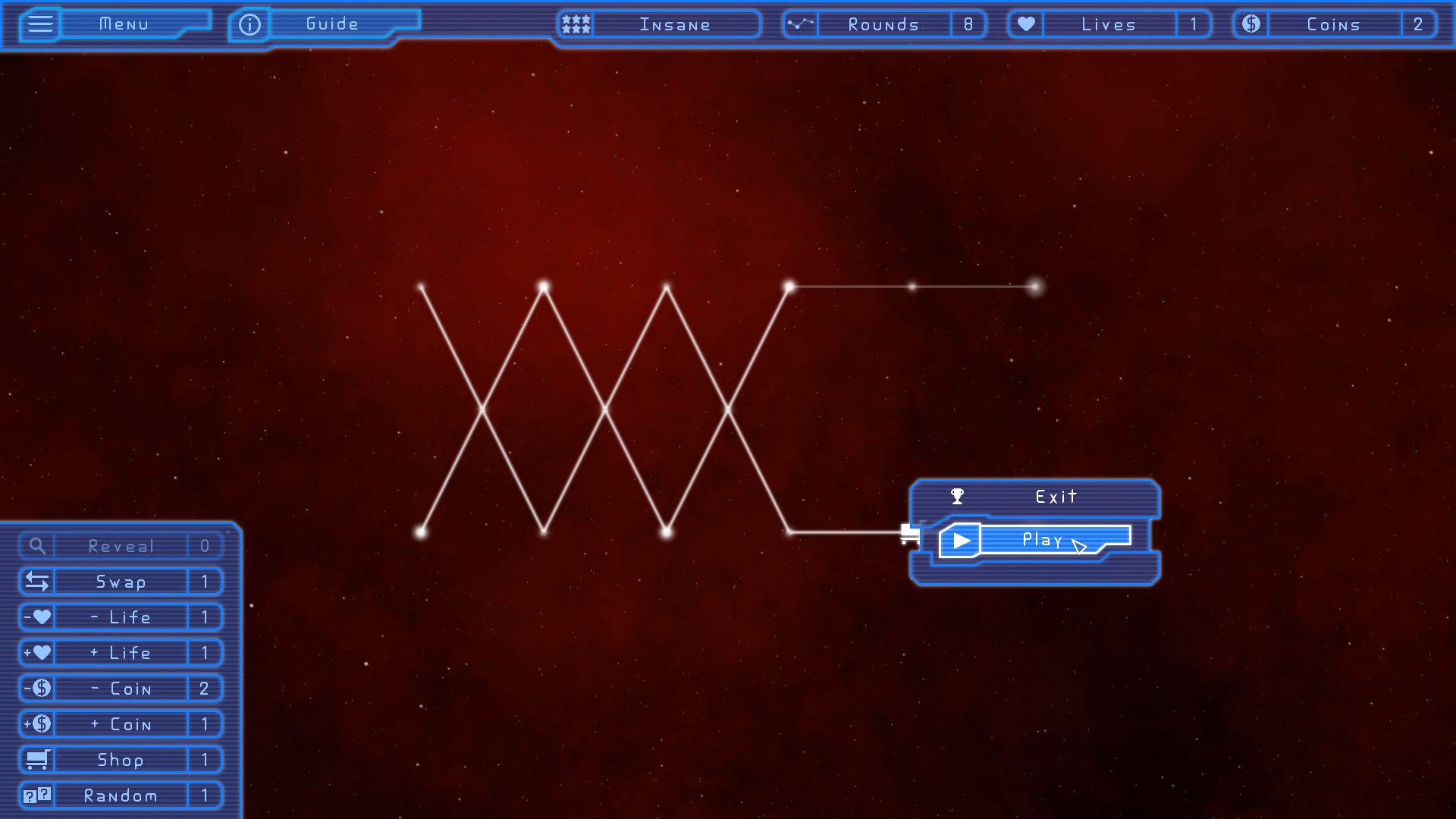
Task: Use the Random question-mark icon
Action: 37,795
